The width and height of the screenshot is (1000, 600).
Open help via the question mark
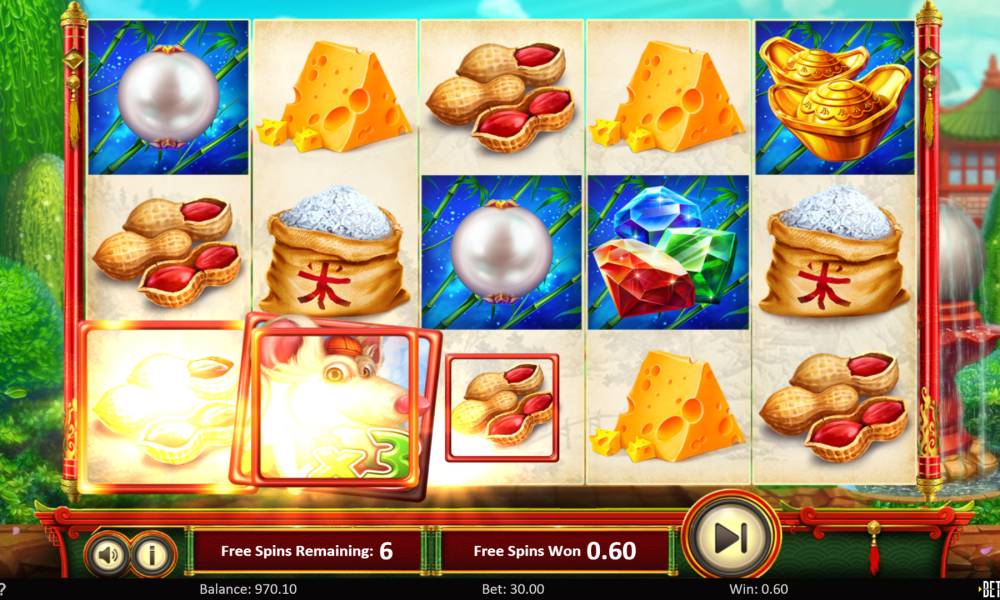coord(3,589)
